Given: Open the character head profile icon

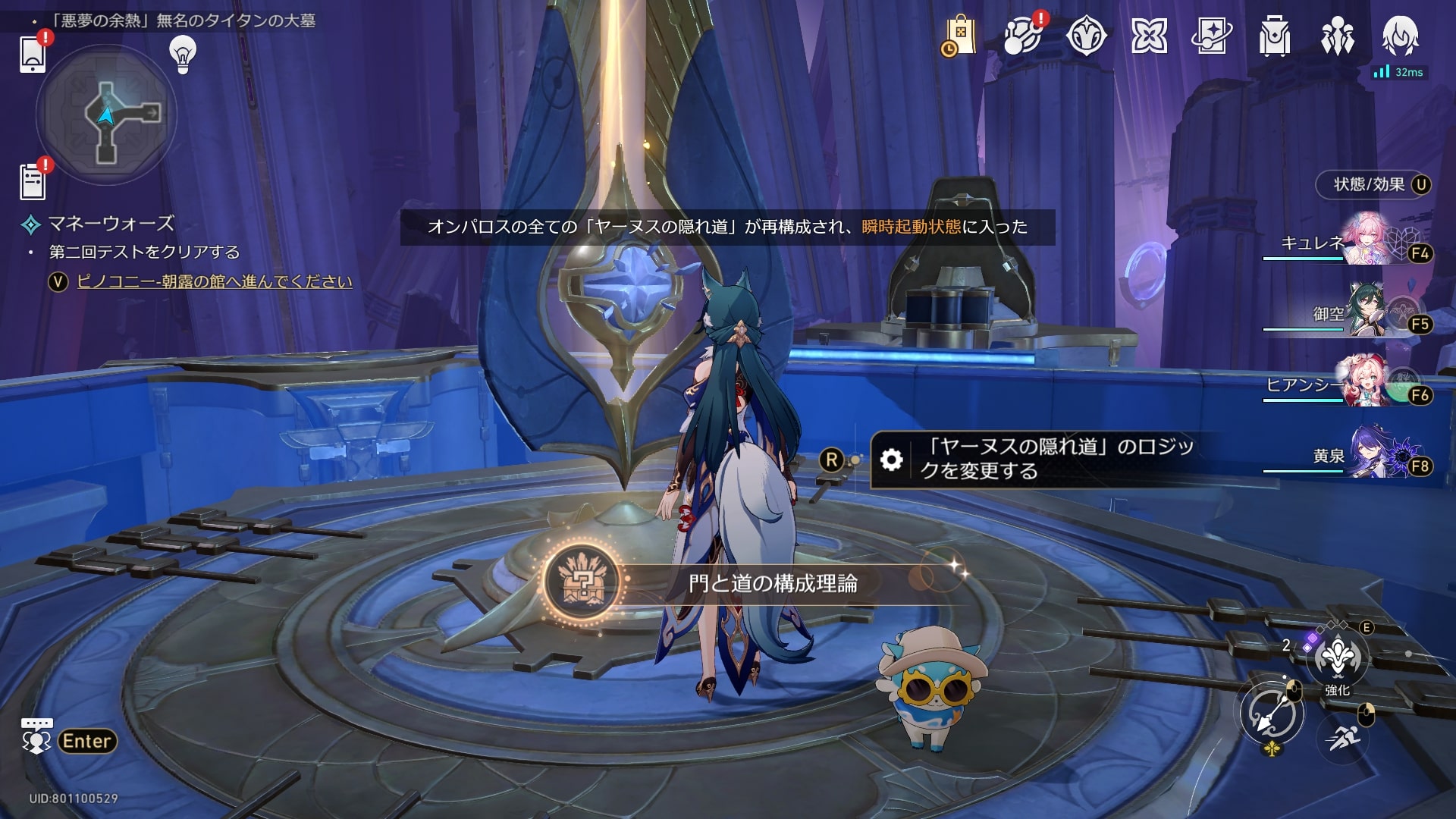Looking at the screenshot, I should coord(1400,36).
